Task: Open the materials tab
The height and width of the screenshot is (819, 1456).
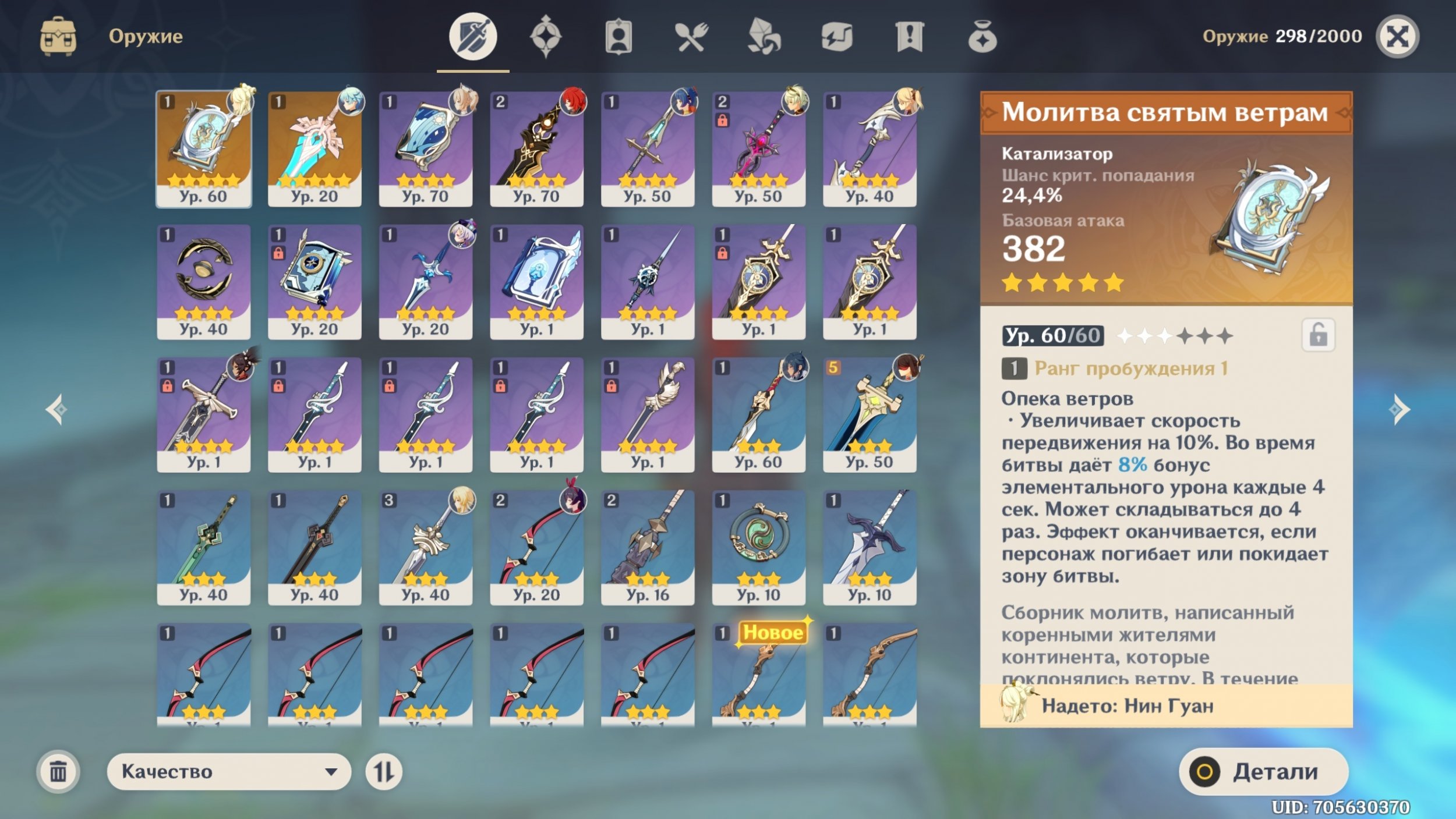Action: 764,37
